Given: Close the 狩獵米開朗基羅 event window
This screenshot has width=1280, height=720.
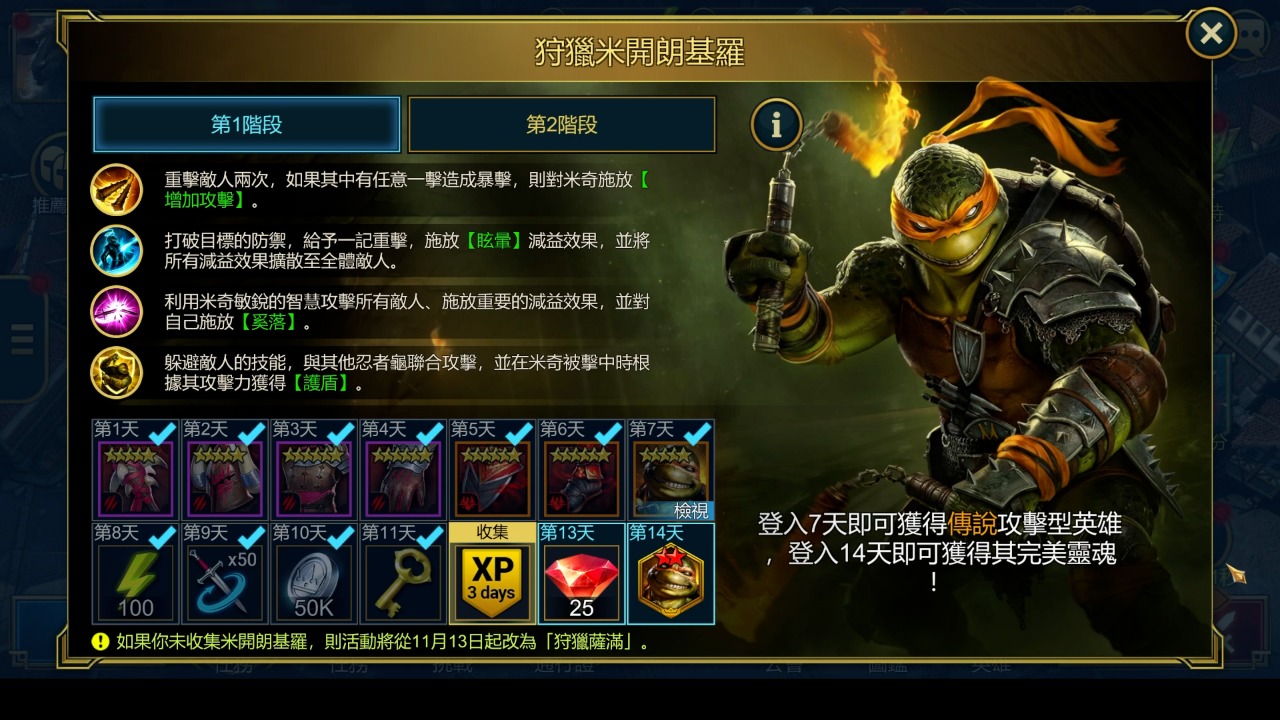Looking at the screenshot, I should [x=1211, y=34].
